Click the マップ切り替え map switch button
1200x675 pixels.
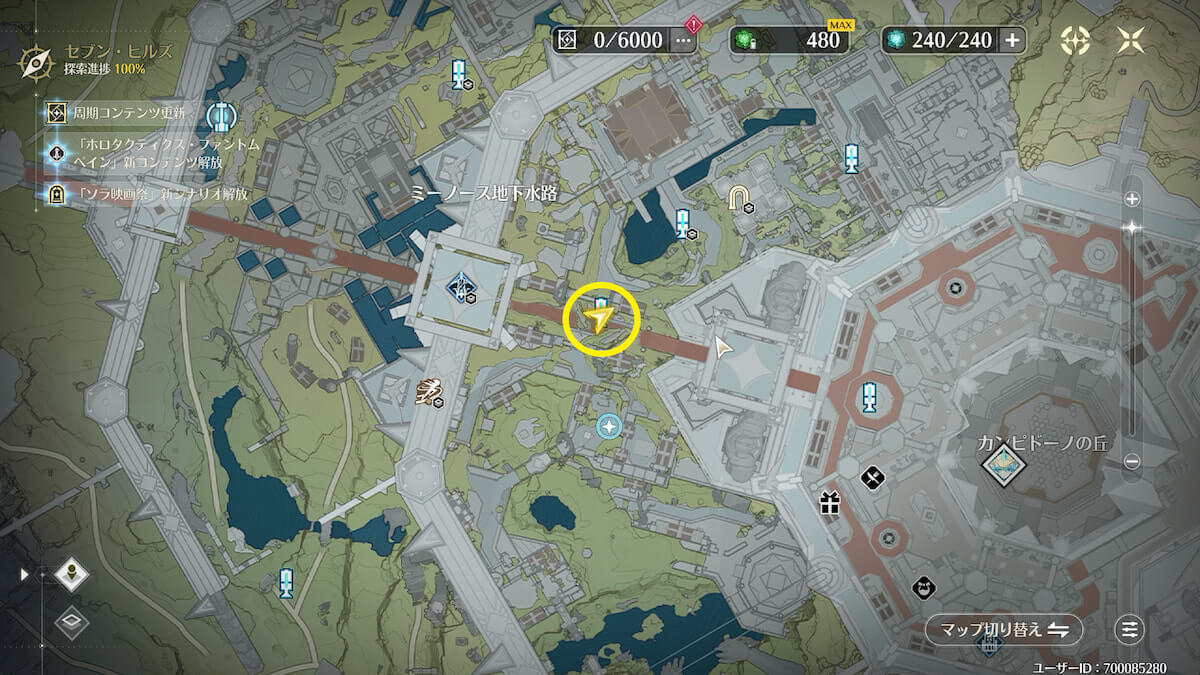pos(1003,630)
